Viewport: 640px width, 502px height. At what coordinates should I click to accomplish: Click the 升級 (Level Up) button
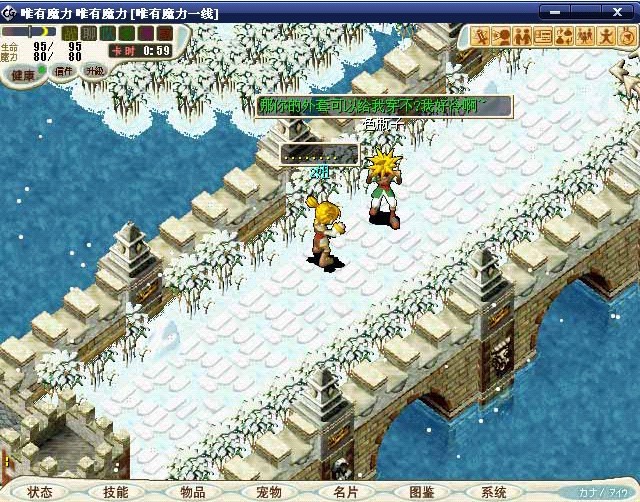point(94,71)
